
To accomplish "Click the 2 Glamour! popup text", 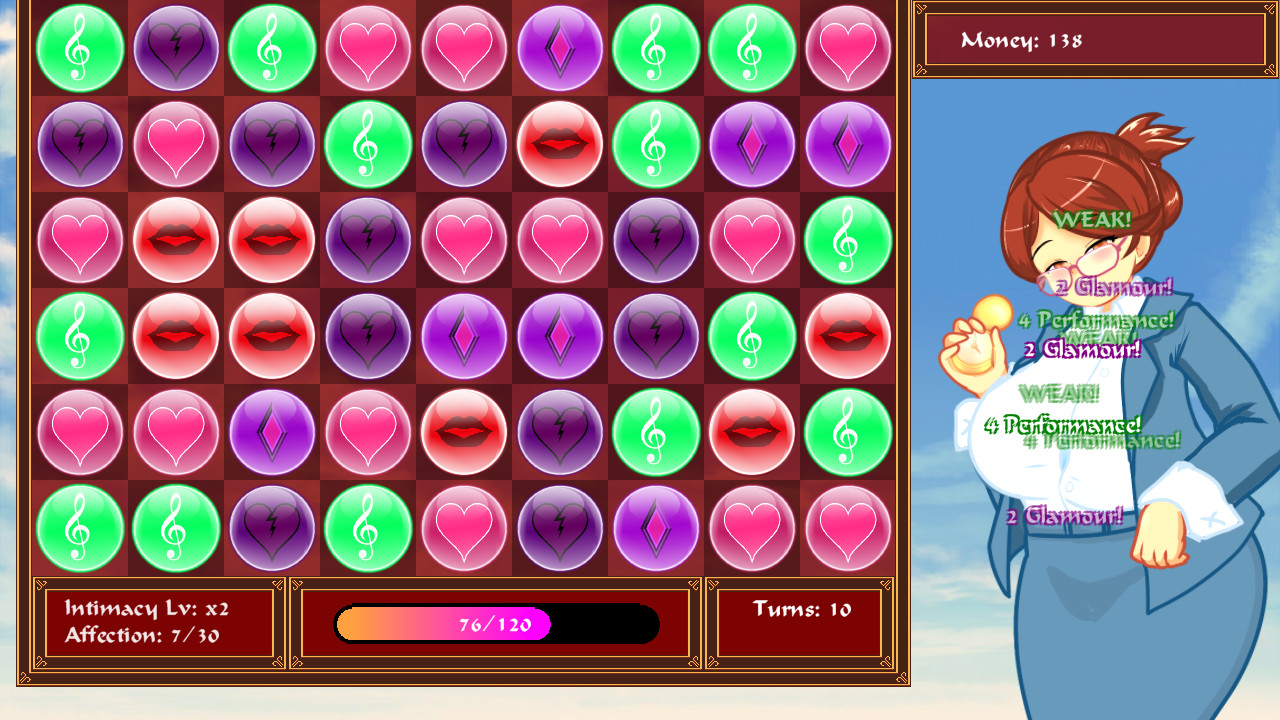I will [1066, 514].
